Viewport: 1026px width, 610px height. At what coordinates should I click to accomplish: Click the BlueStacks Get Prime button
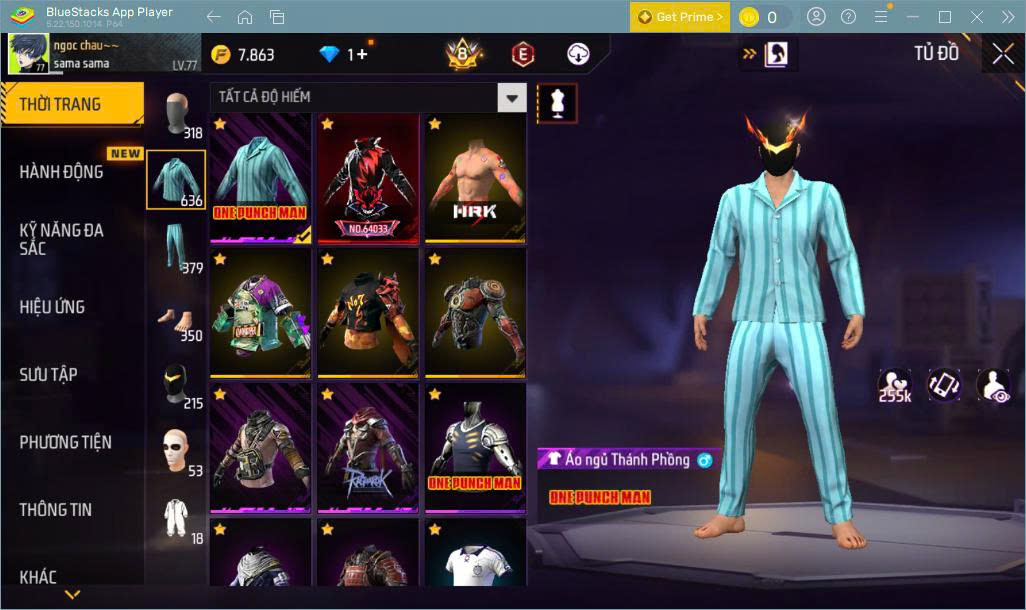(x=680, y=17)
